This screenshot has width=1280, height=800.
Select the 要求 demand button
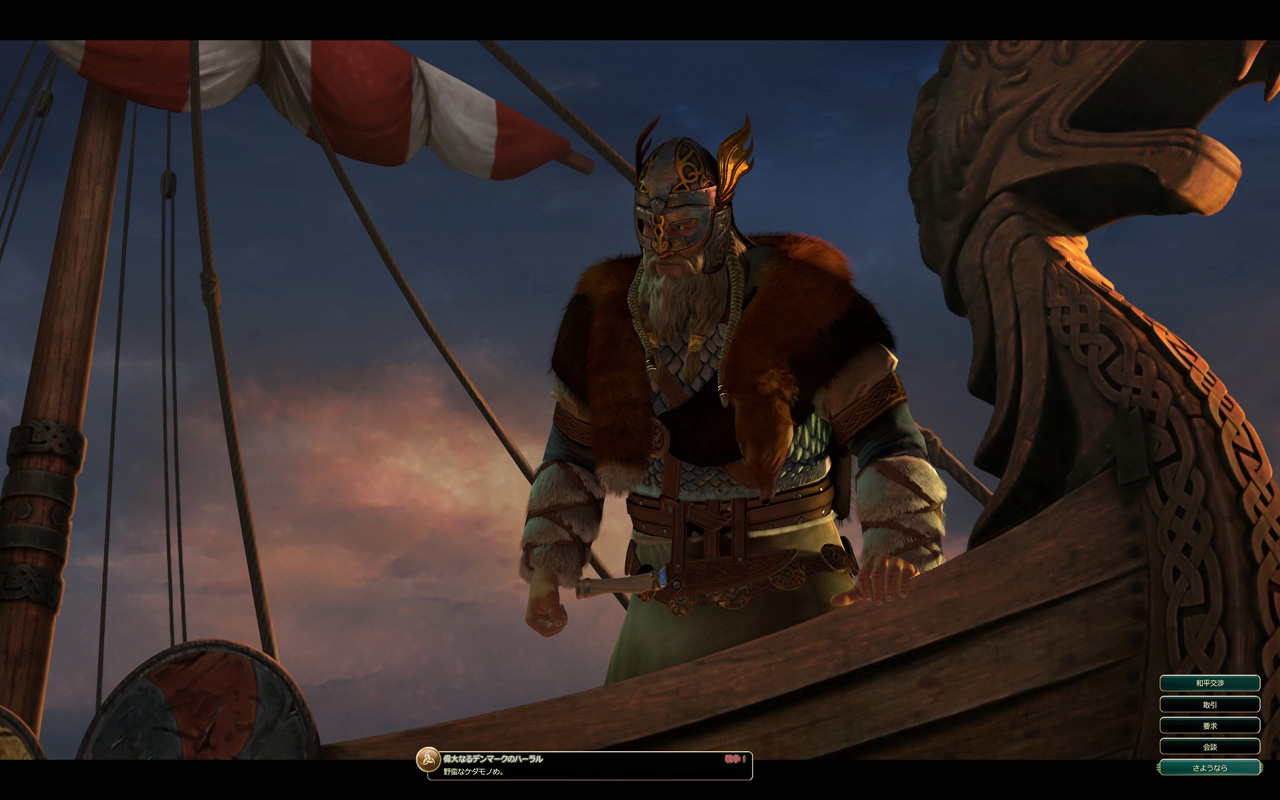tap(1209, 725)
